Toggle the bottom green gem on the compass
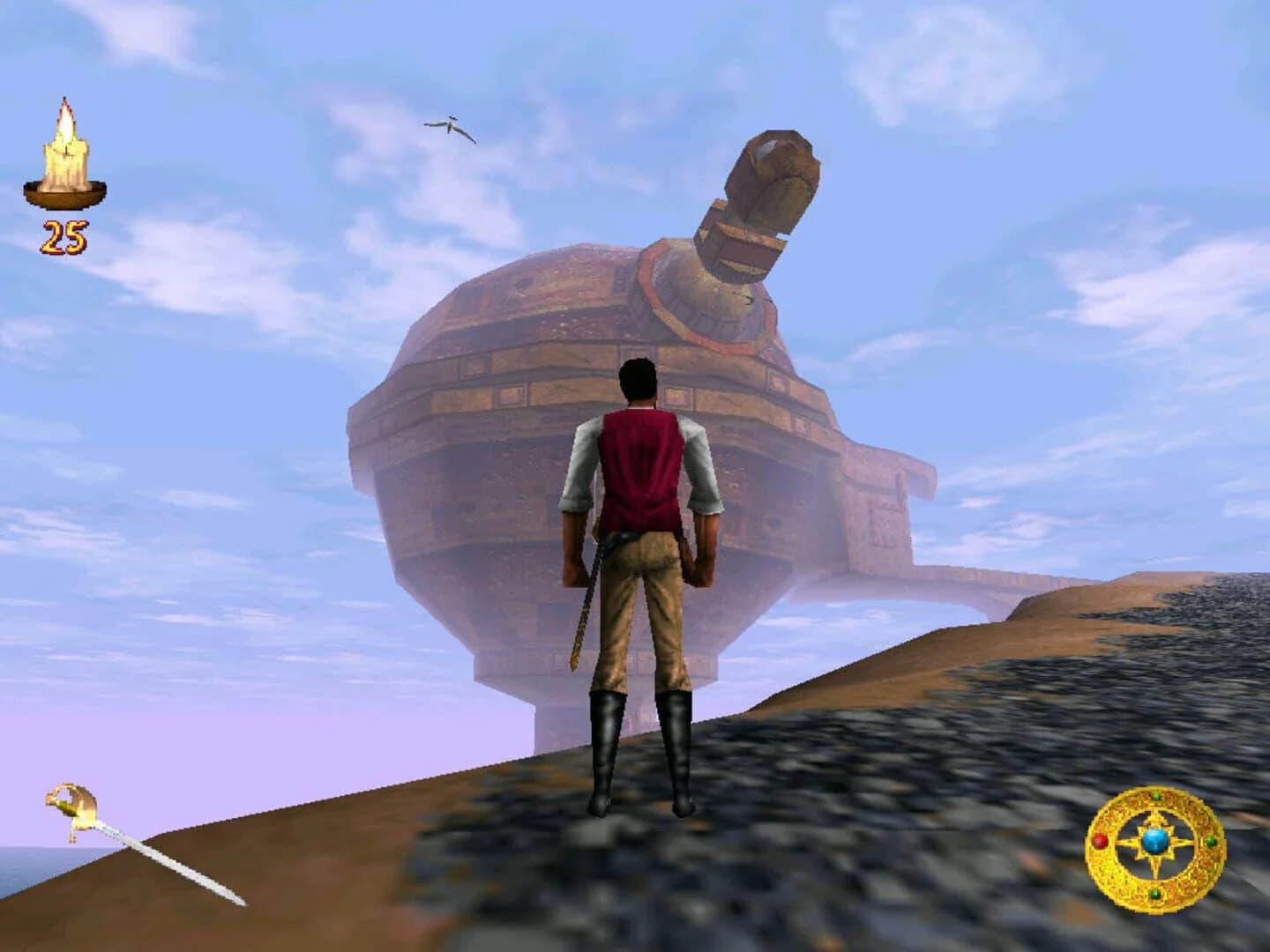The image size is (1270, 952). click(1155, 895)
